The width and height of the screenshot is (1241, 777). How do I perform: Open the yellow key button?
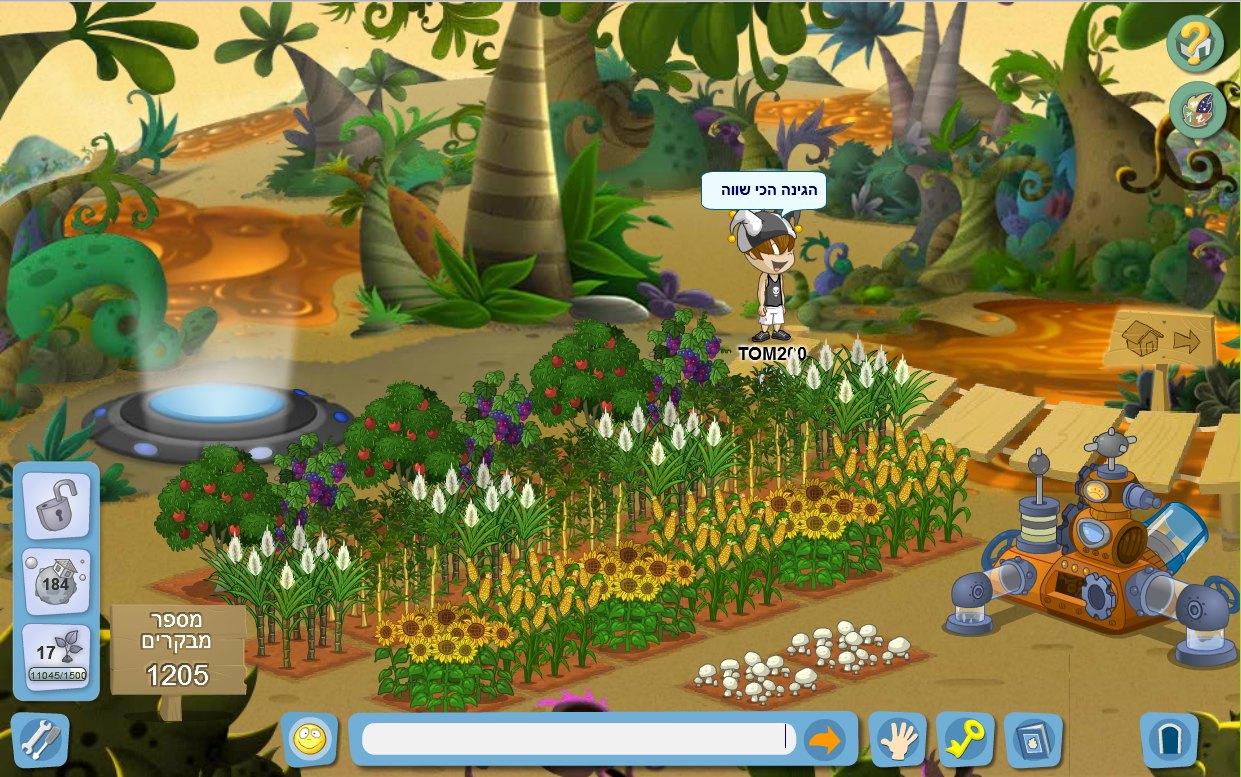(965, 740)
